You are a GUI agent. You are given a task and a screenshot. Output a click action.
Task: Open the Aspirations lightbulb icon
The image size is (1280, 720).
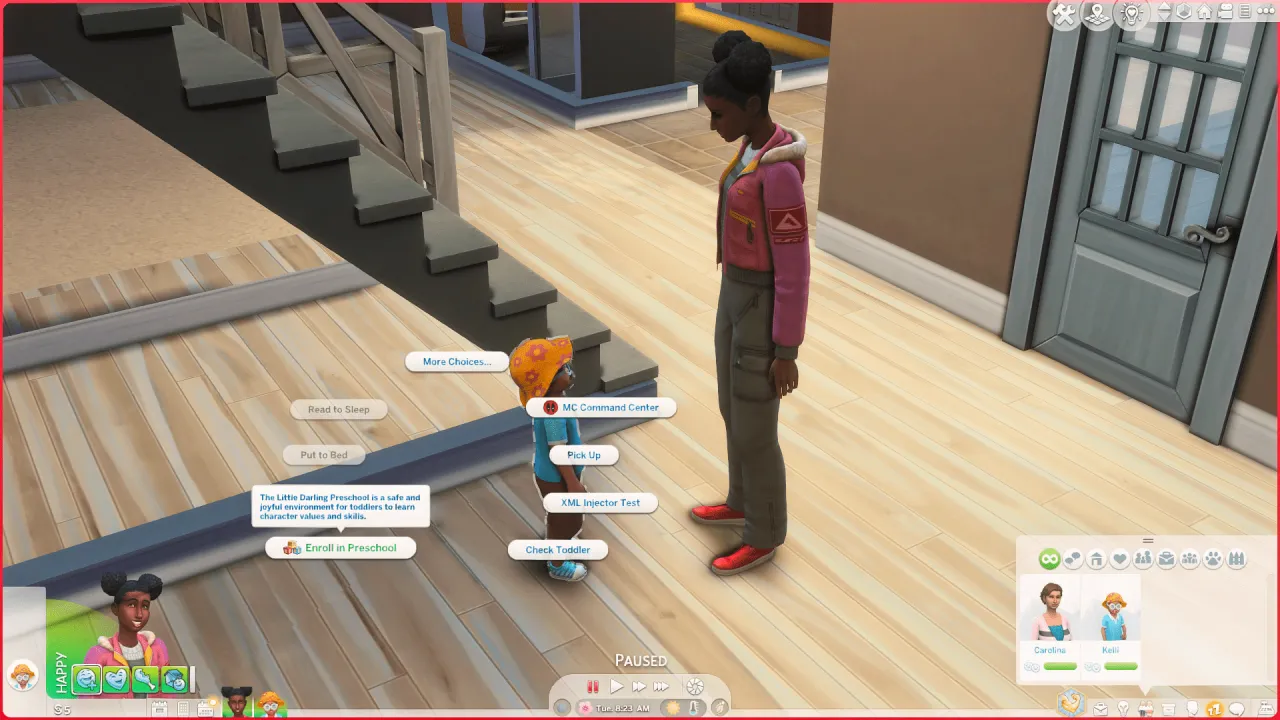(x=1121, y=710)
